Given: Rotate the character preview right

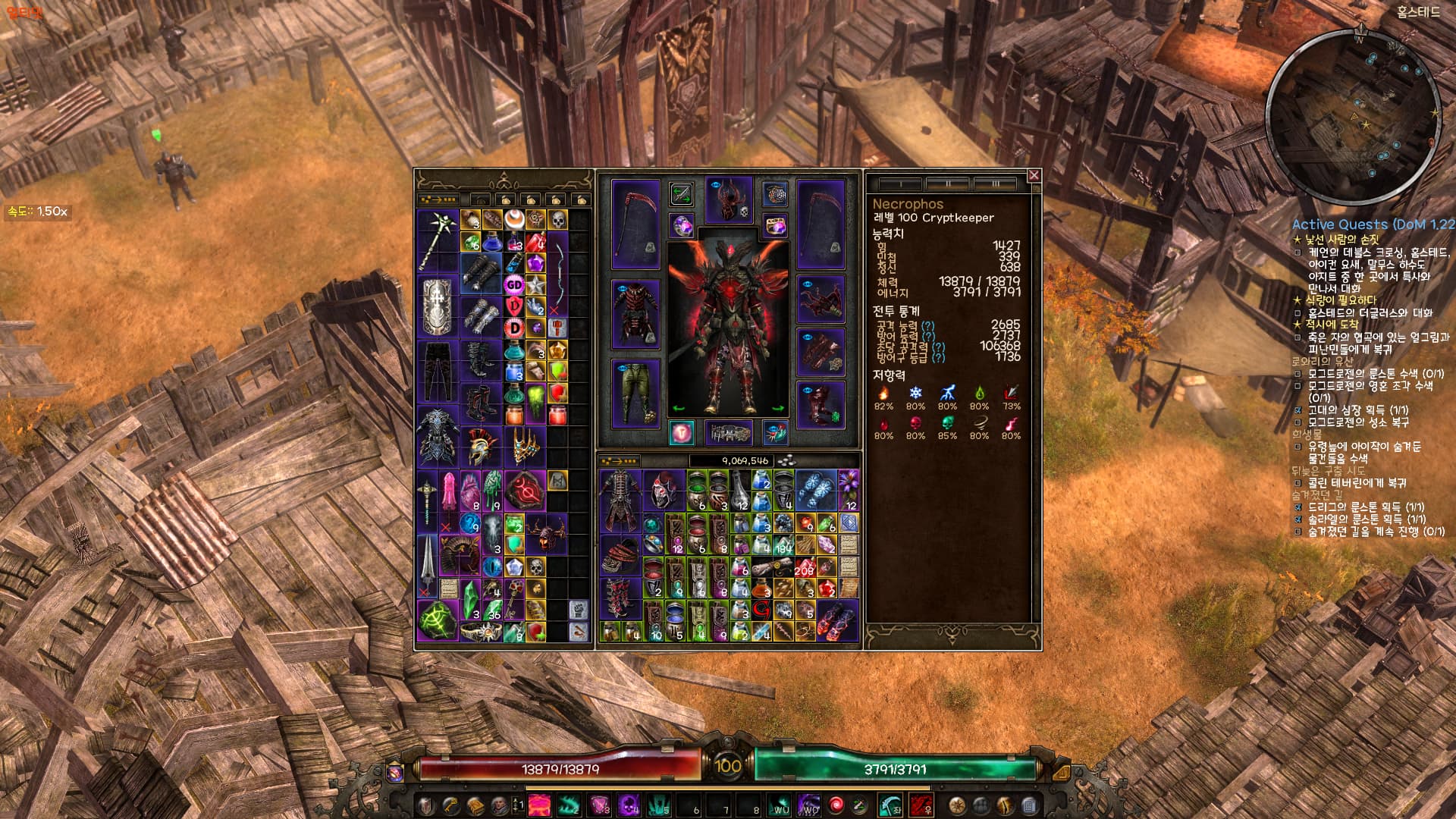Looking at the screenshot, I should click(778, 408).
